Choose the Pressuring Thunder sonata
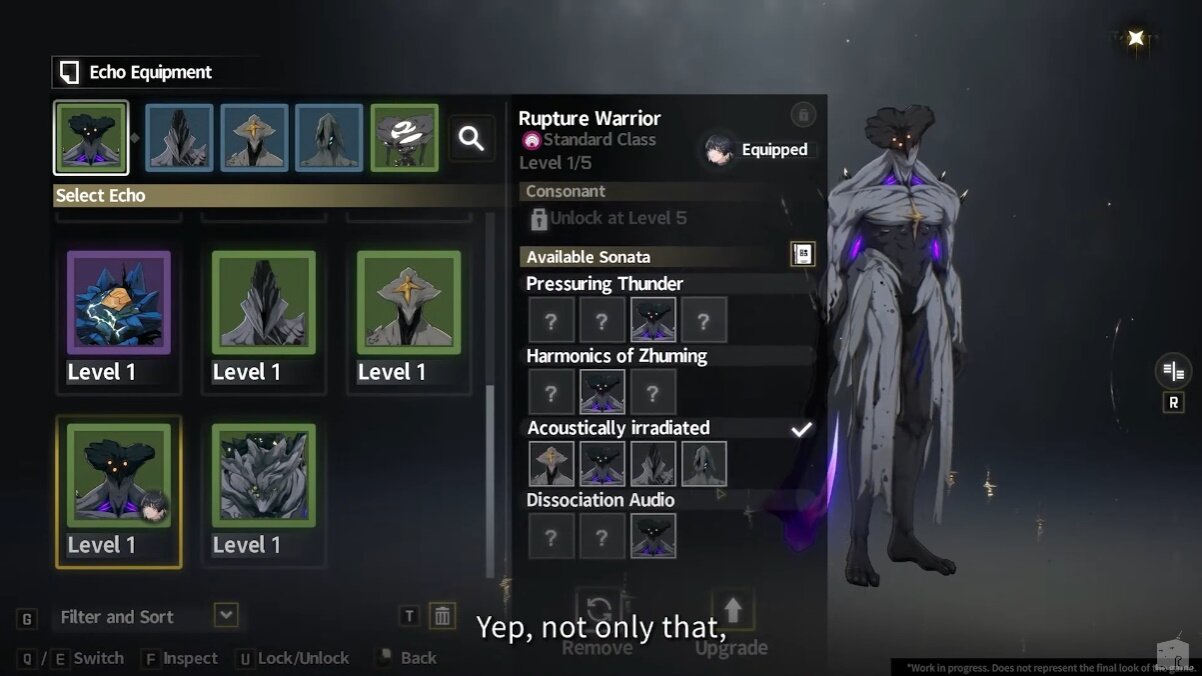The height and width of the screenshot is (676, 1202). (604, 284)
